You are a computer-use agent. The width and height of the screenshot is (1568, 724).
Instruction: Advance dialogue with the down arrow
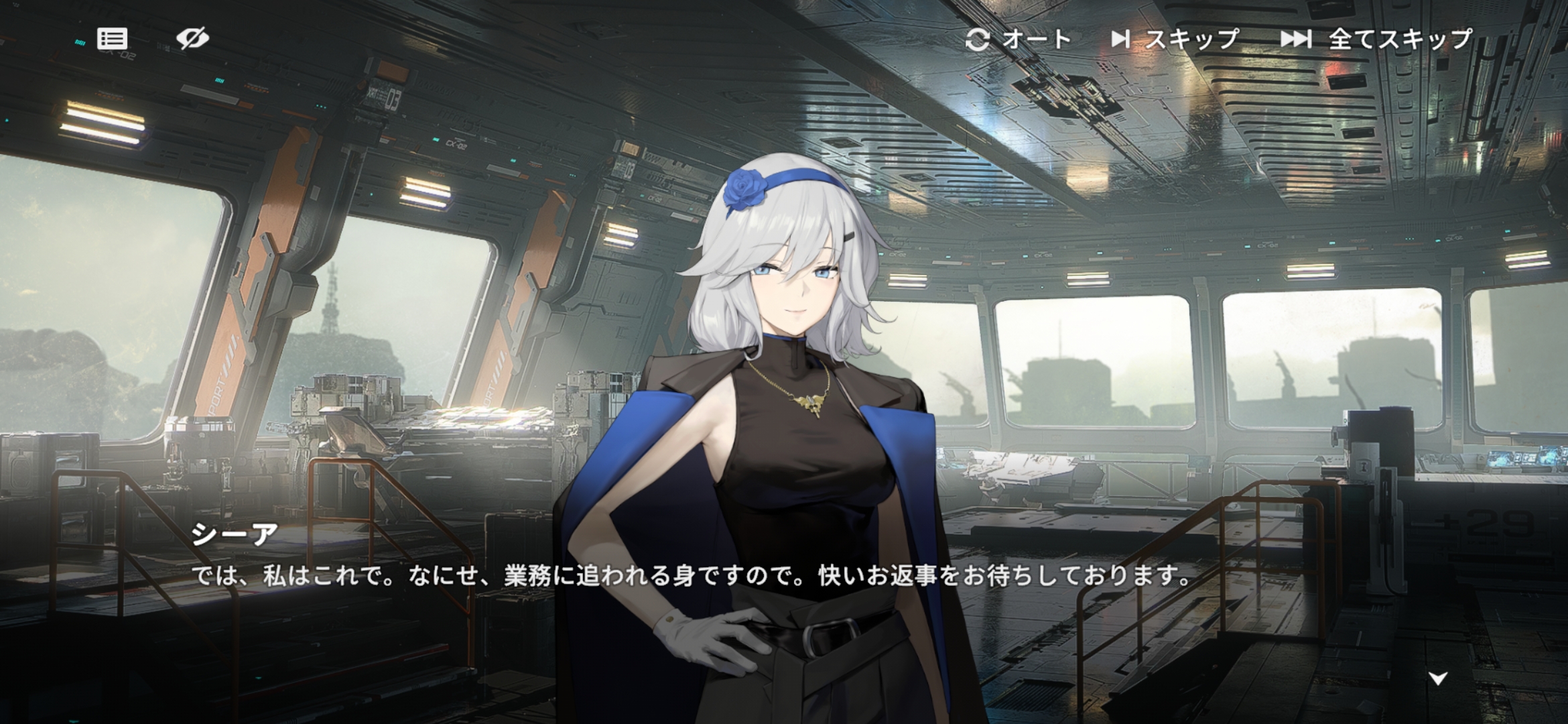[x=1438, y=678]
